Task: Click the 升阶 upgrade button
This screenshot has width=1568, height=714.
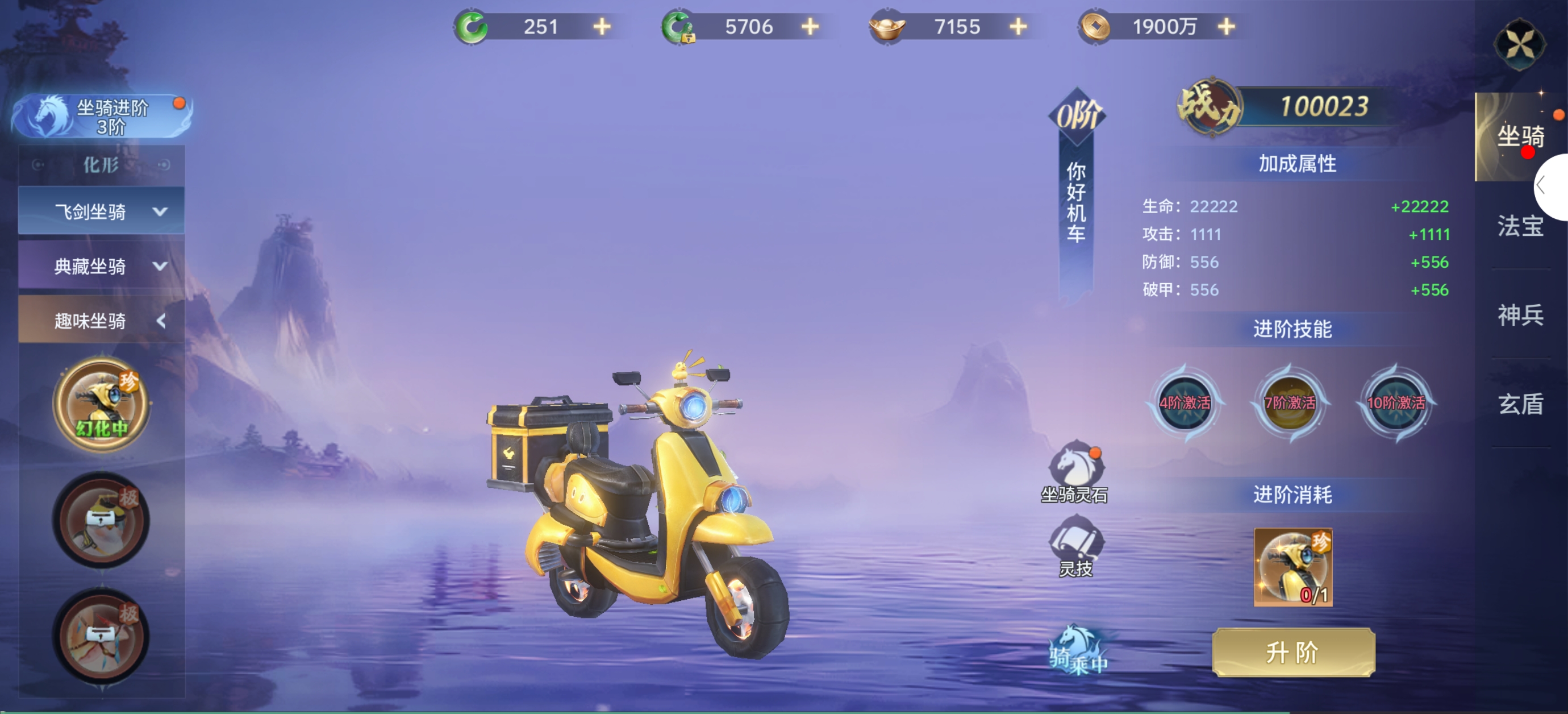Action: click(x=1293, y=653)
